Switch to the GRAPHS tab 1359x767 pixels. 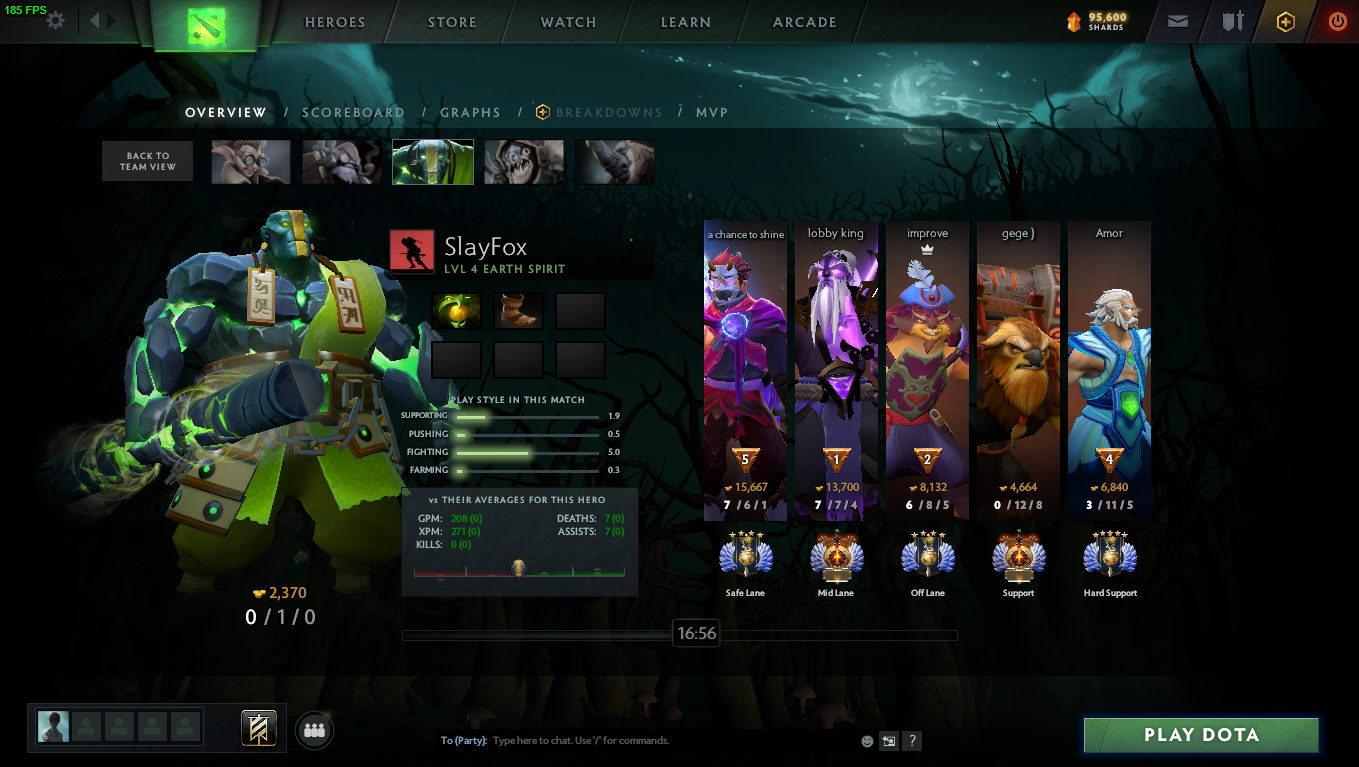point(470,113)
